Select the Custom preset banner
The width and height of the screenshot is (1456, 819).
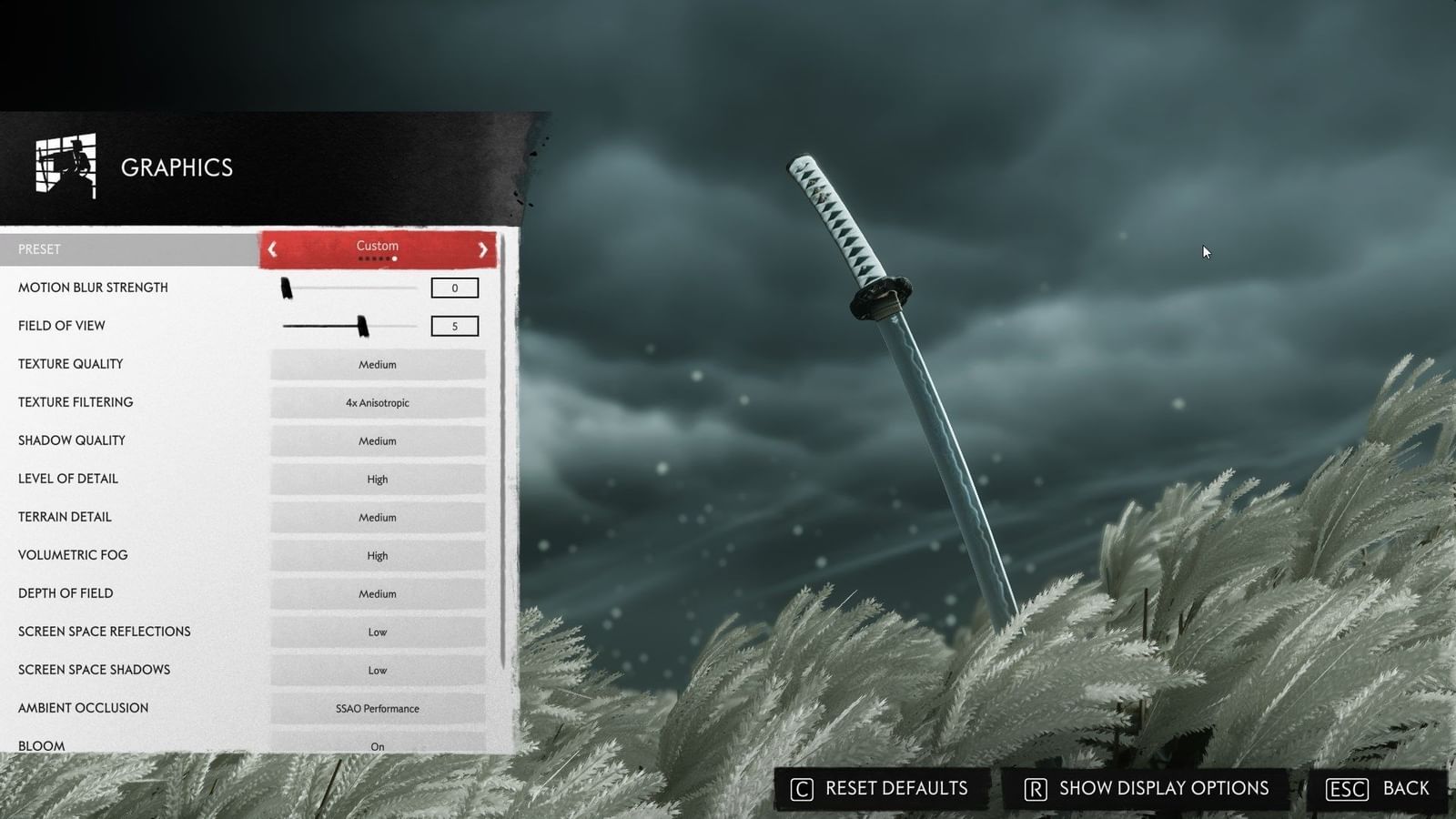[378, 246]
